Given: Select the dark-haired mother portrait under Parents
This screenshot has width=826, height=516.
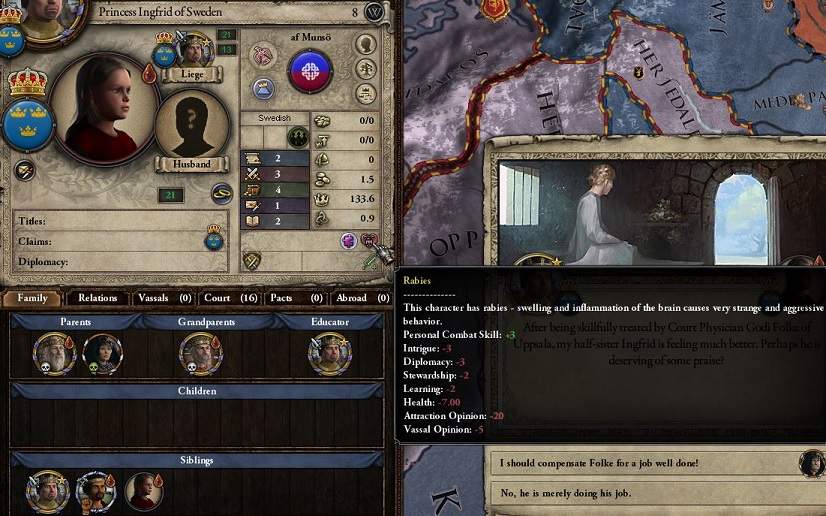Looking at the screenshot, I should [102, 354].
